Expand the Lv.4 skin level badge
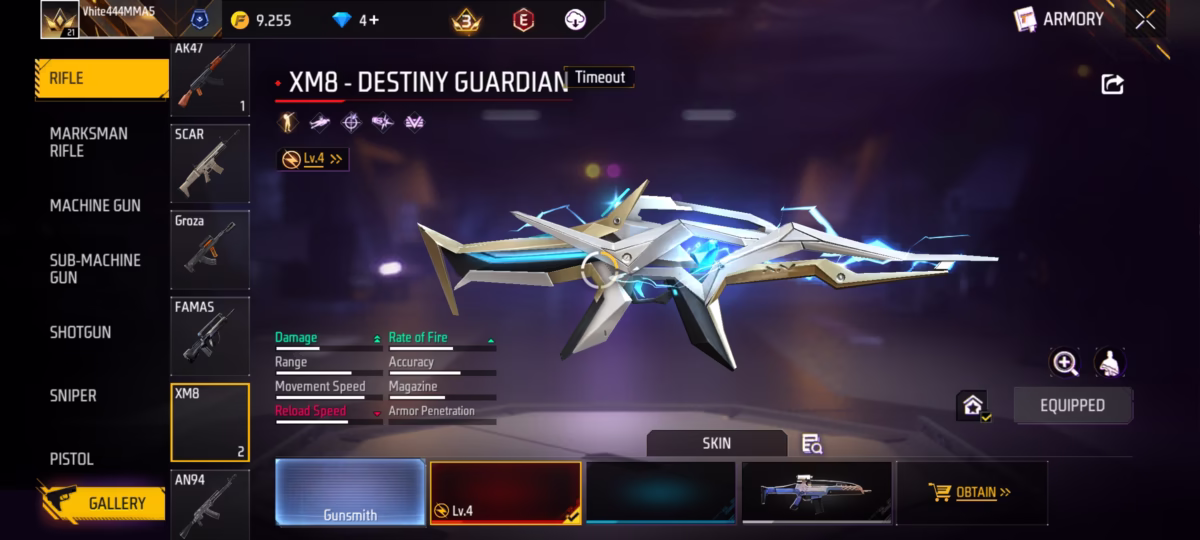Screen dimensions: 1200x540 pos(313,159)
